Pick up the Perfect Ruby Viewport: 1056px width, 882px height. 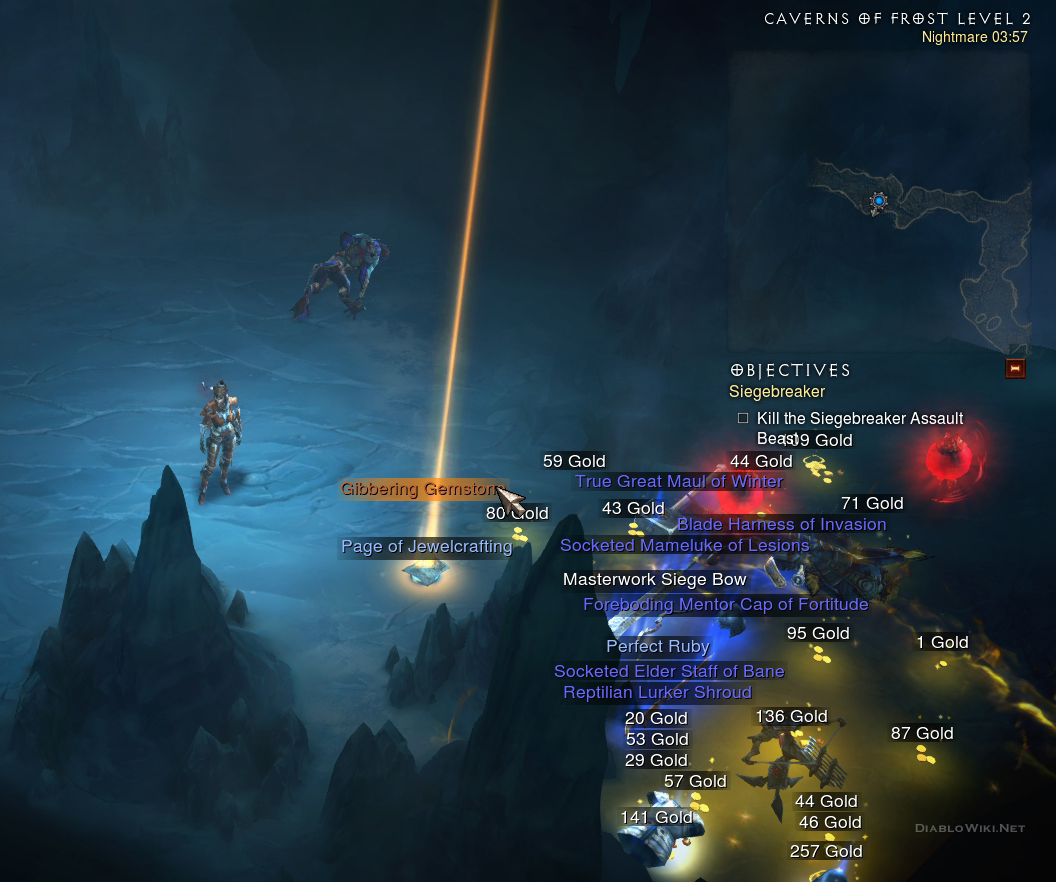pos(657,647)
